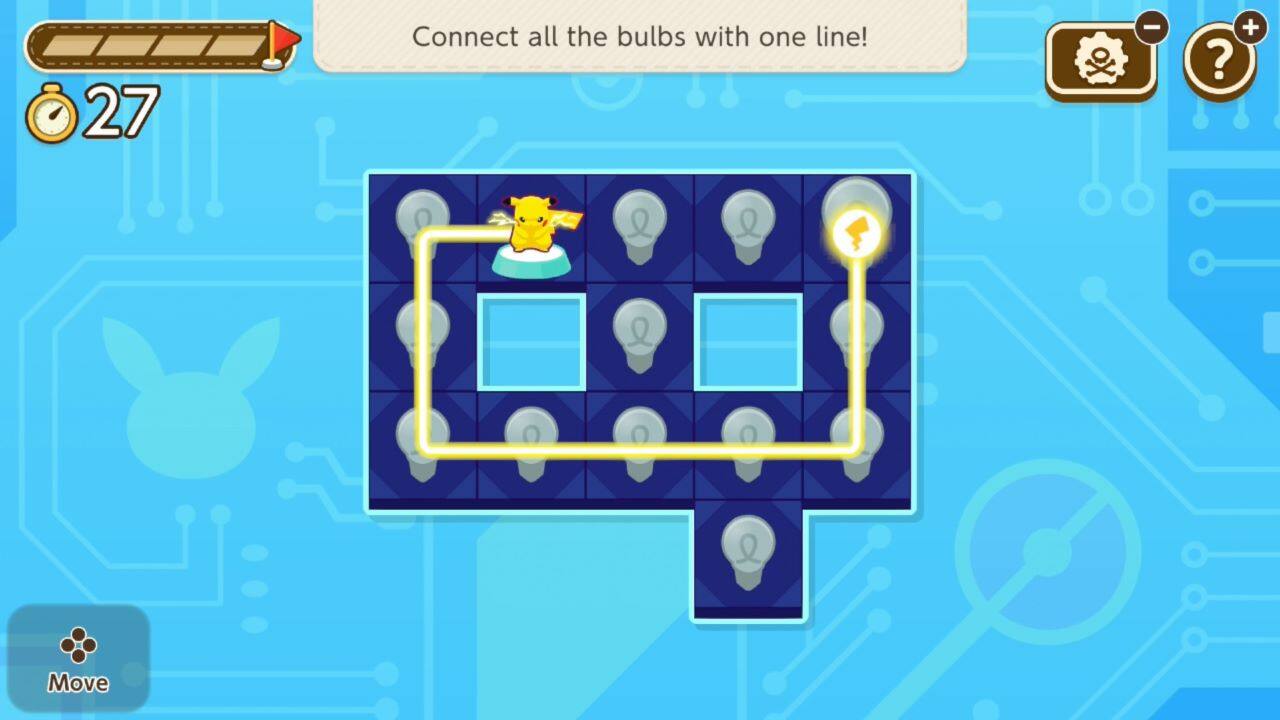Click the first empty cutout square in the grid
Screen dimensions: 1280x720
click(x=531, y=338)
